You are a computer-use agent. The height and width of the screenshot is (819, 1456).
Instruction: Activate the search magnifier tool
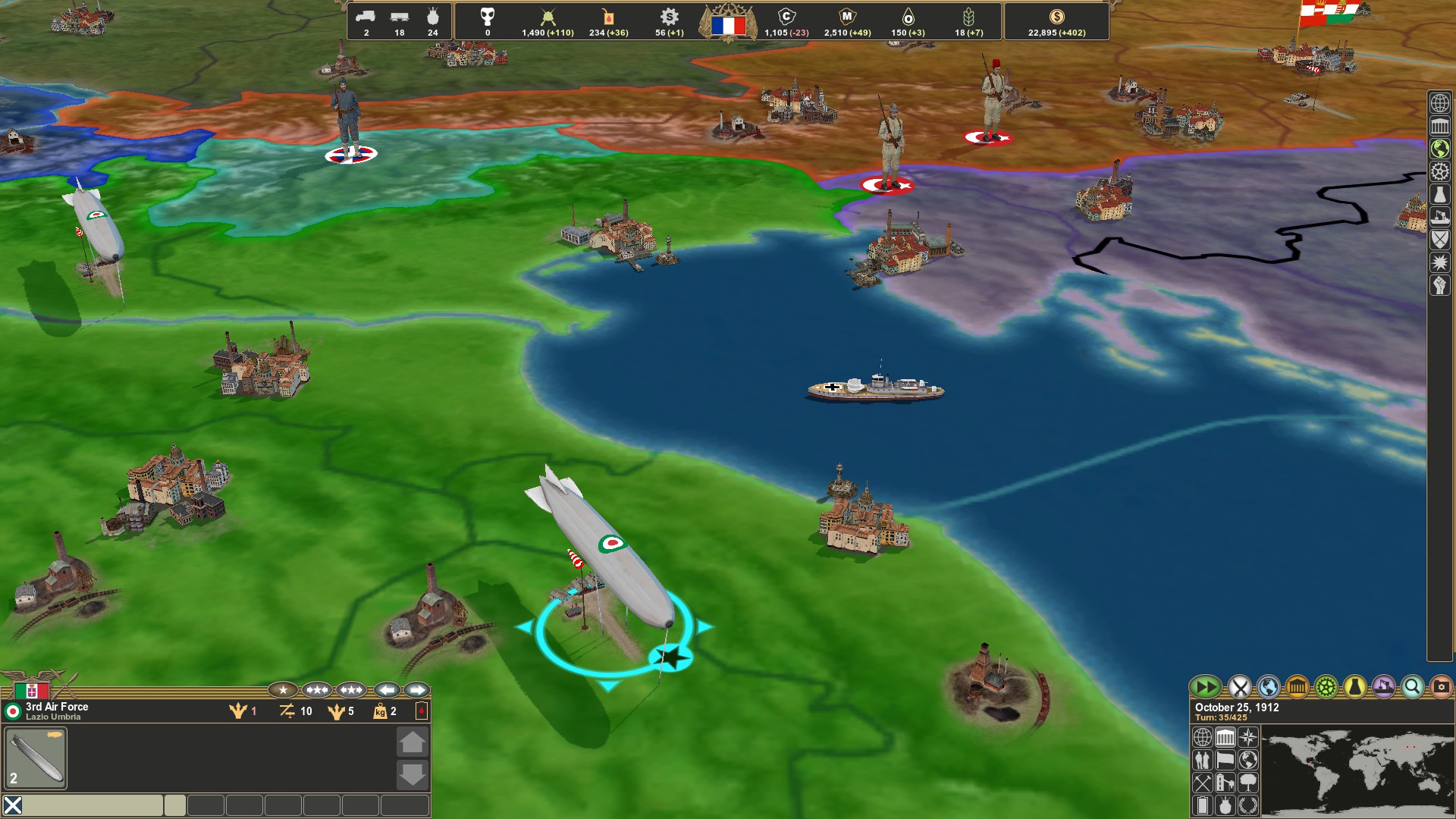[1411, 686]
